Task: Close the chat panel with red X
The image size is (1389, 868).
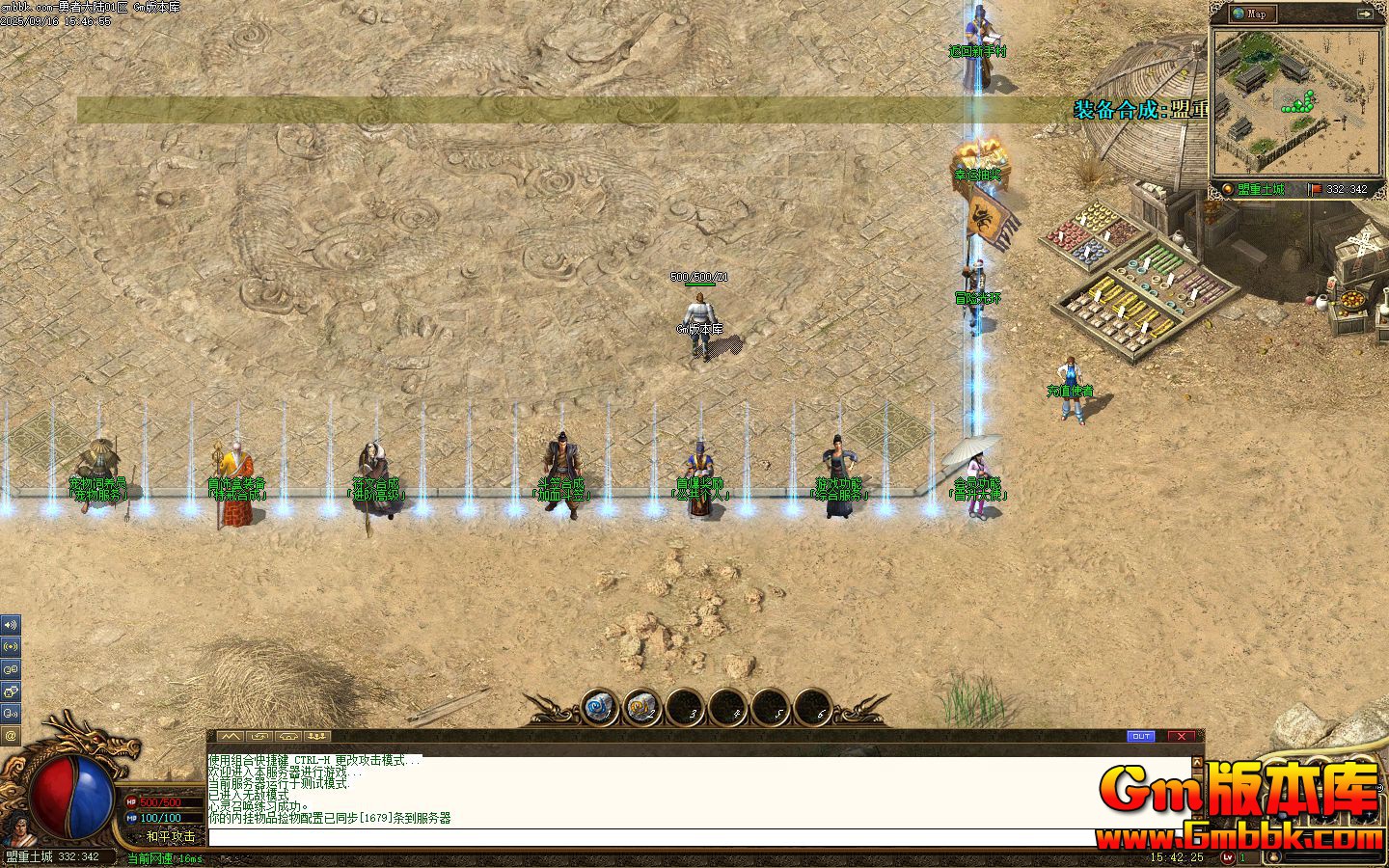Action: (1182, 736)
